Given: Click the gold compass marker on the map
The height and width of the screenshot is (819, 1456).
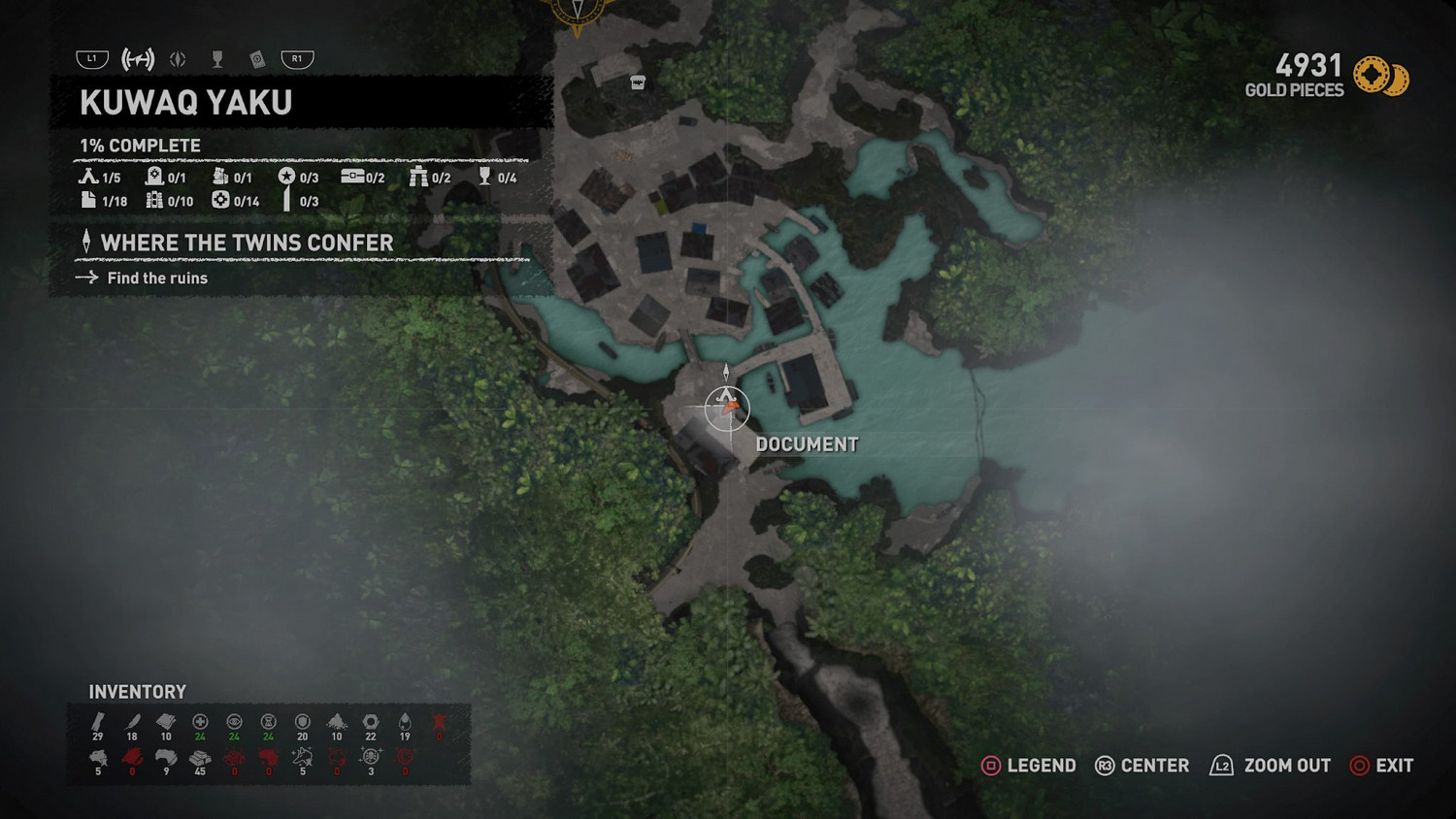Looking at the screenshot, I should [x=578, y=14].
